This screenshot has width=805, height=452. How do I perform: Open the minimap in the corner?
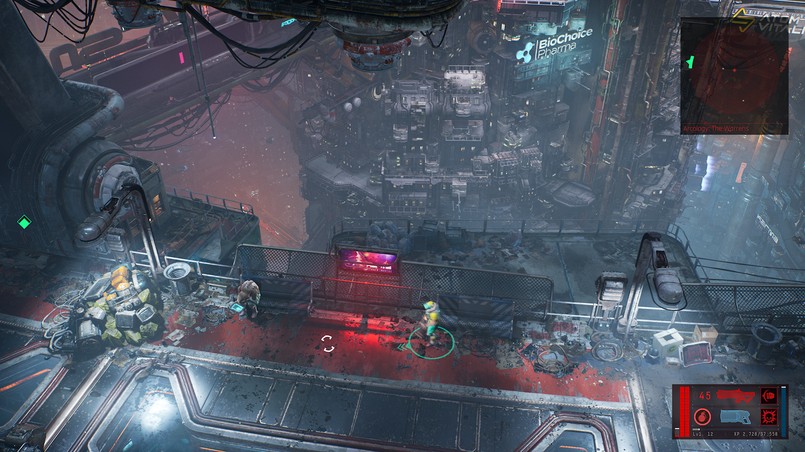(733, 75)
